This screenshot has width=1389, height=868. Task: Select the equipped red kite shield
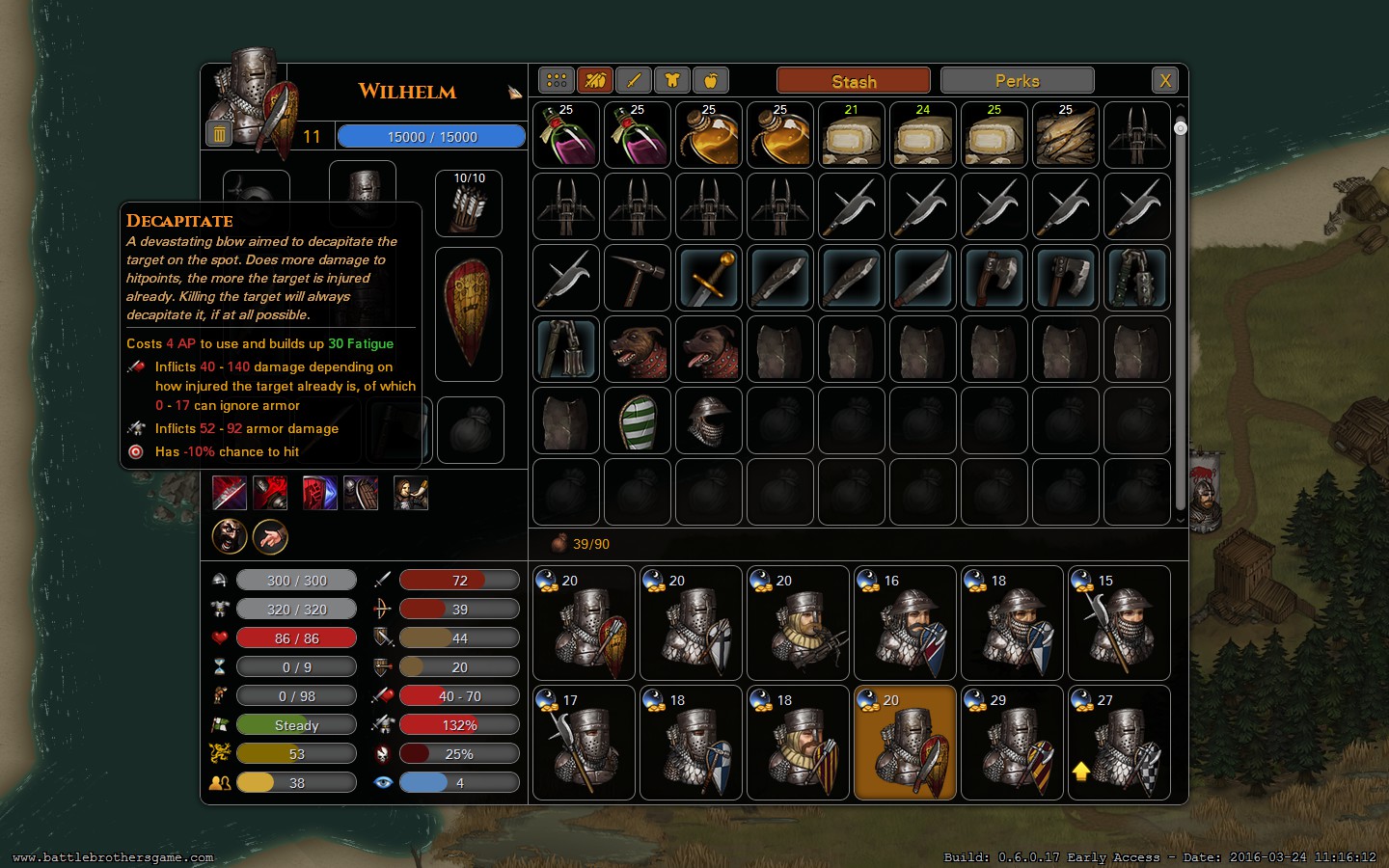(x=469, y=314)
